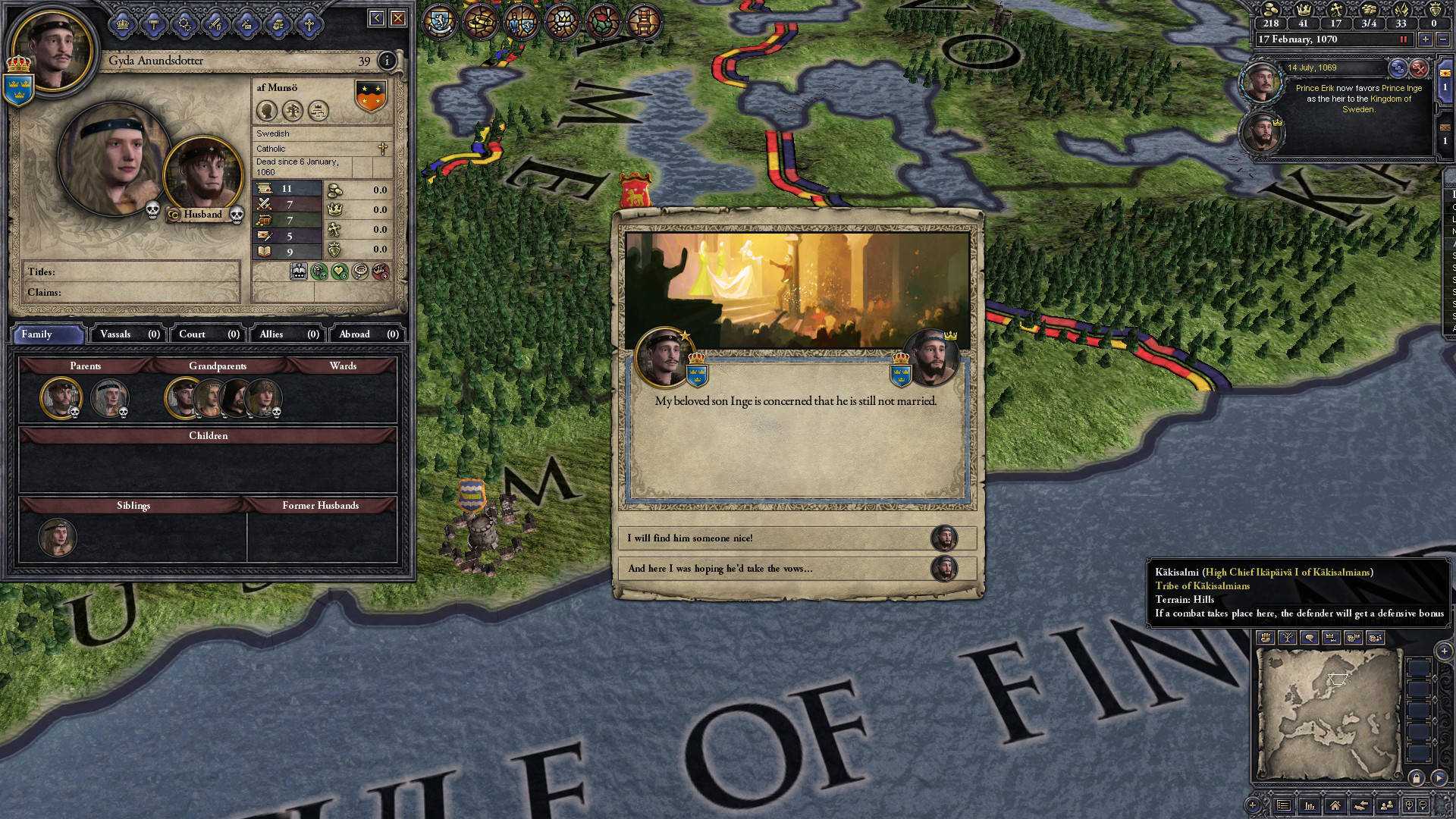
Task: Decrease game speed with the minus button
Action: (x=1442, y=39)
